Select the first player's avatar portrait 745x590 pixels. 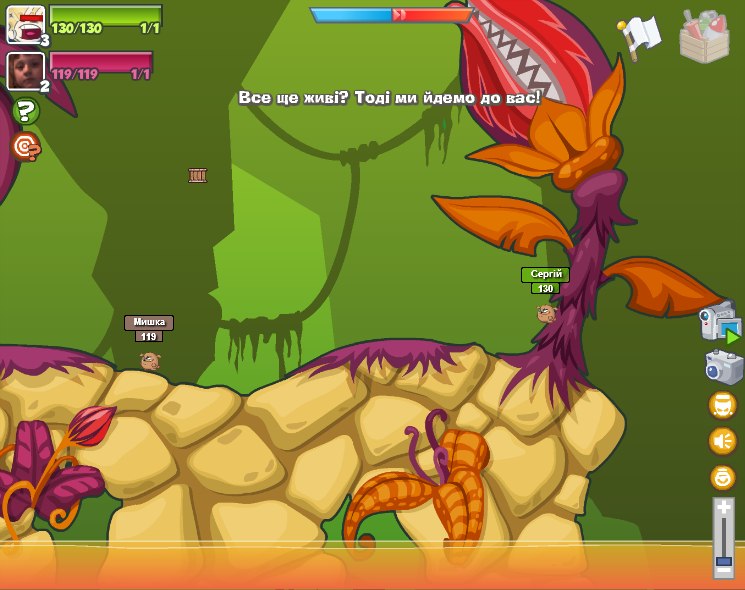pyautogui.click(x=26, y=25)
